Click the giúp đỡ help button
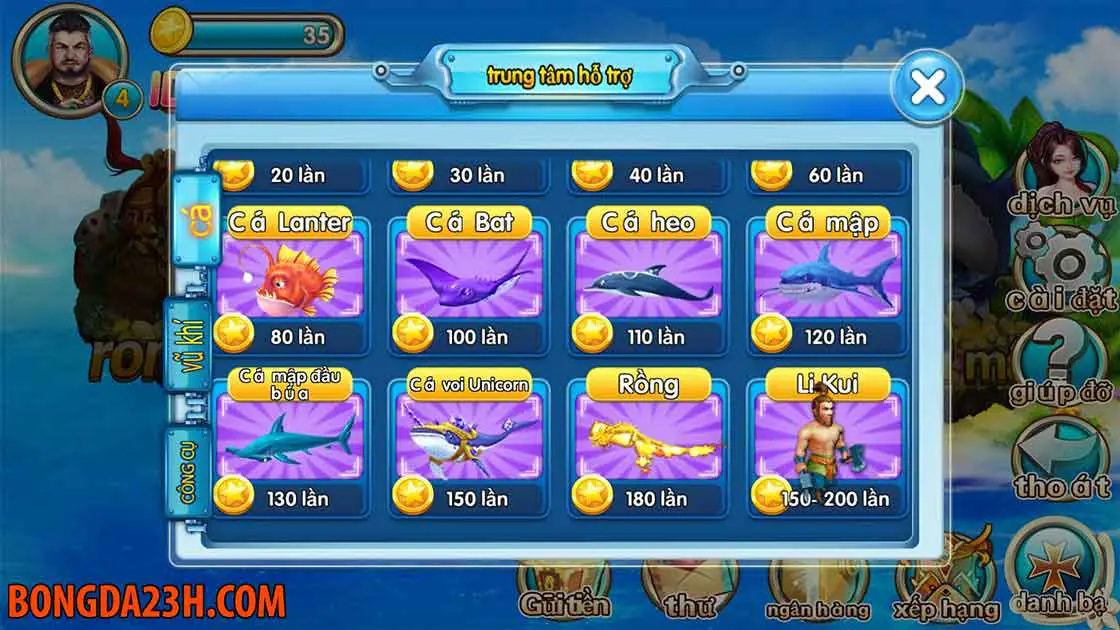This screenshot has width=1120, height=630. pos(1060,360)
